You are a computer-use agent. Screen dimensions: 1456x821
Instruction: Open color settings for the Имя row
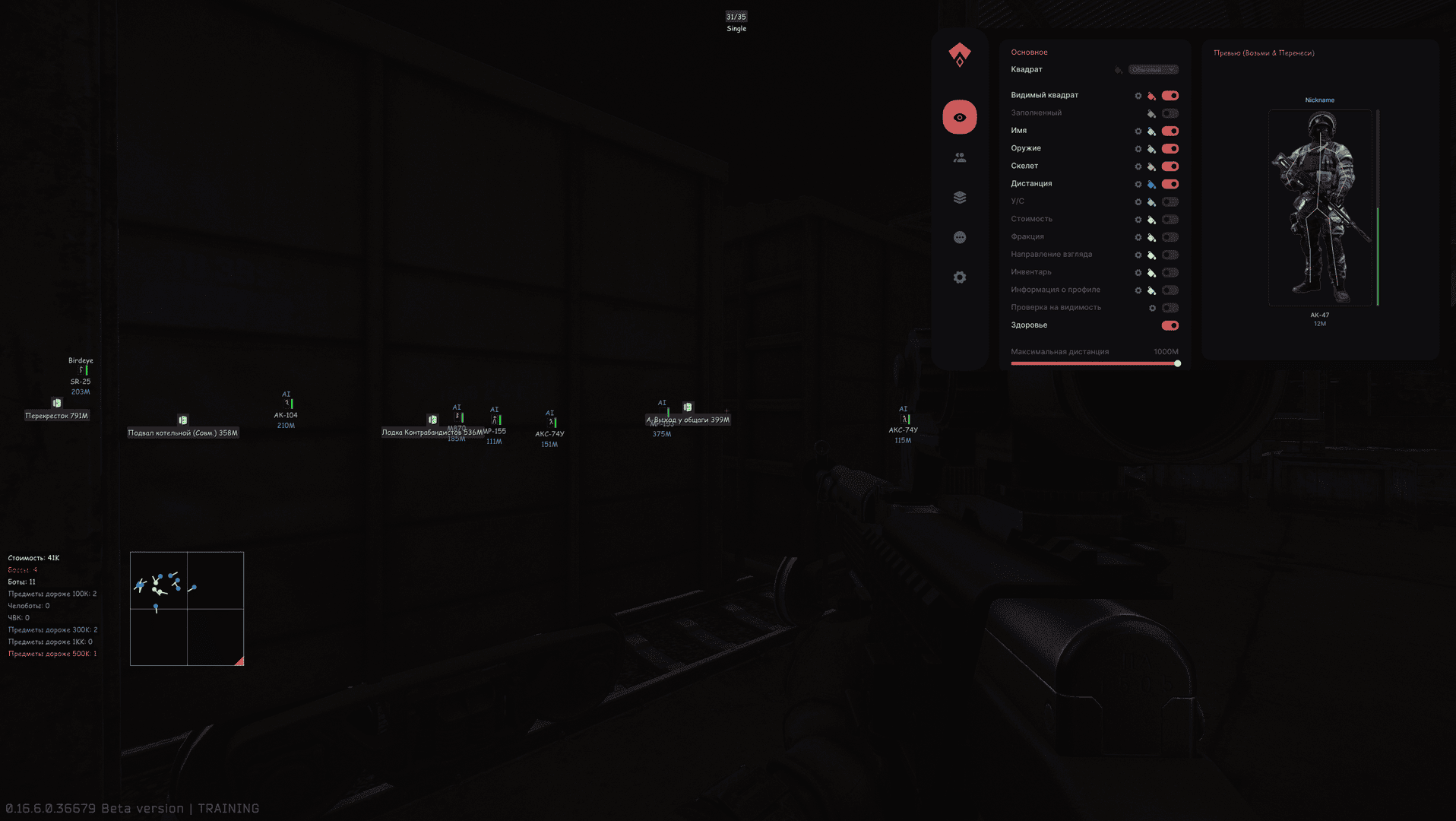(1152, 131)
